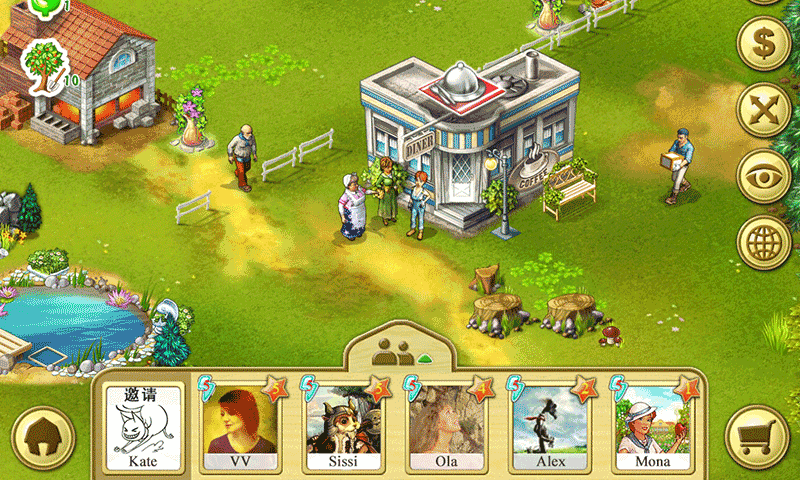
Task: Choose Ola's friend card
Action: click(x=446, y=427)
